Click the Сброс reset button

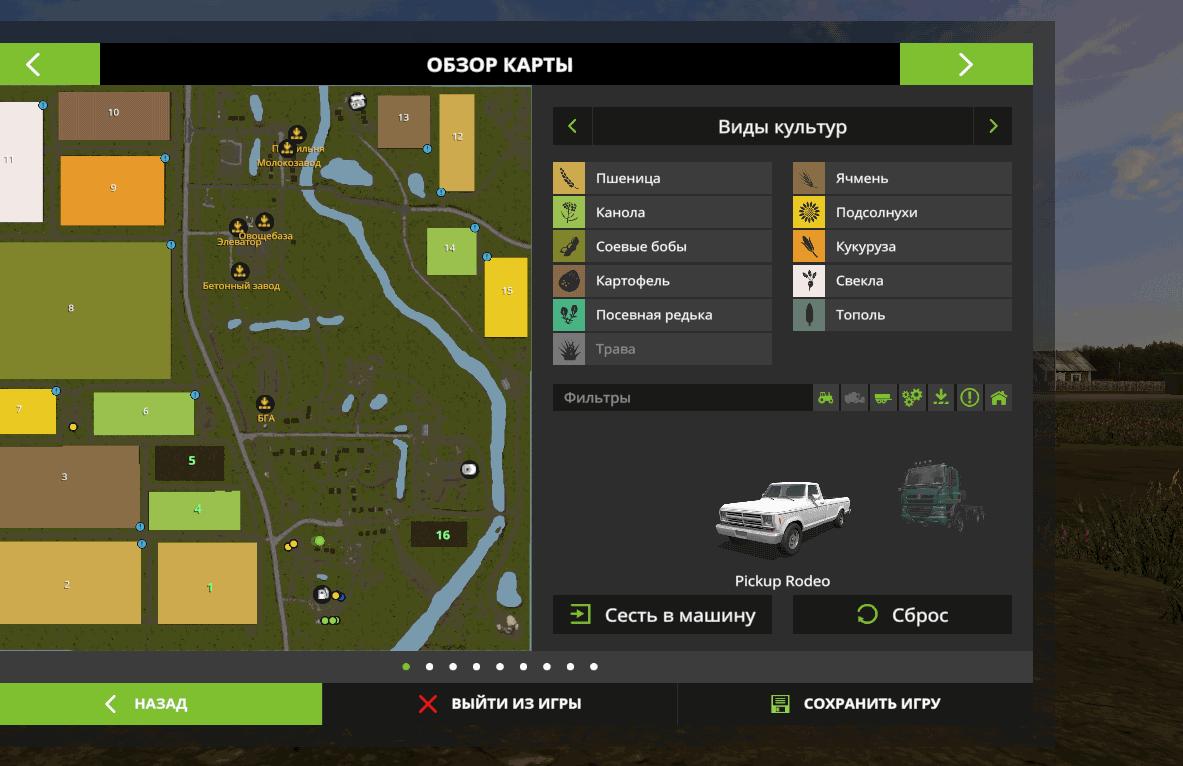click(902, 615)
